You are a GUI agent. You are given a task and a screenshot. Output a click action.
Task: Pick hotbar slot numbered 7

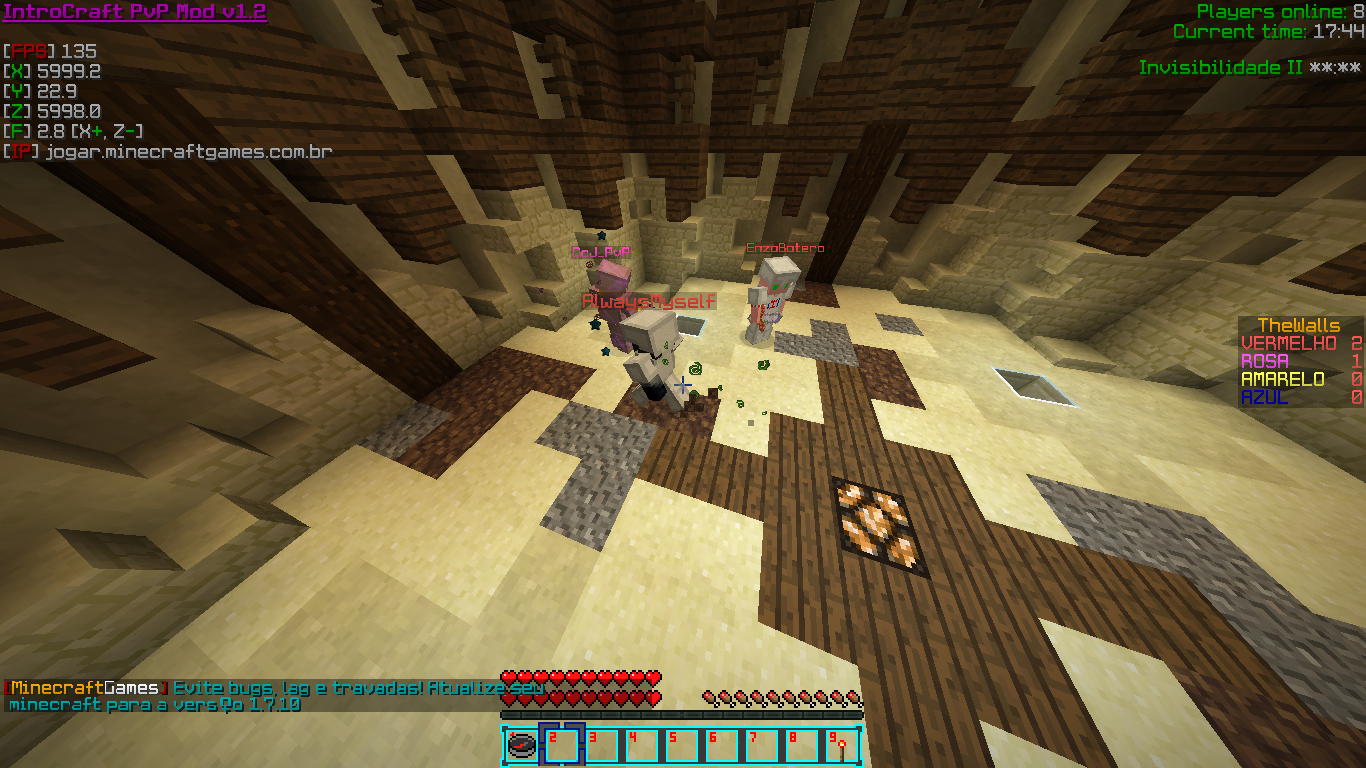[762, 746]
